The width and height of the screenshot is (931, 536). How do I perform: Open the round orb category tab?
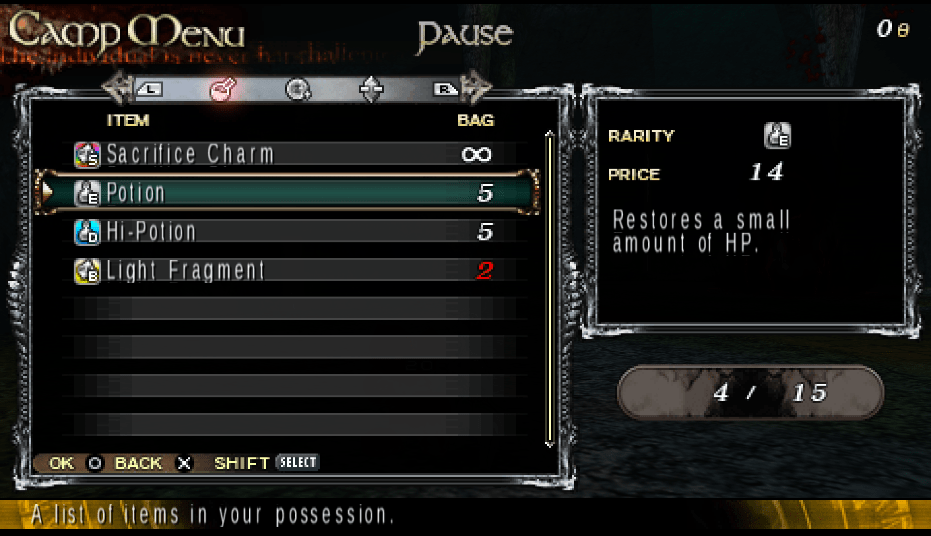tap(296, 90)
